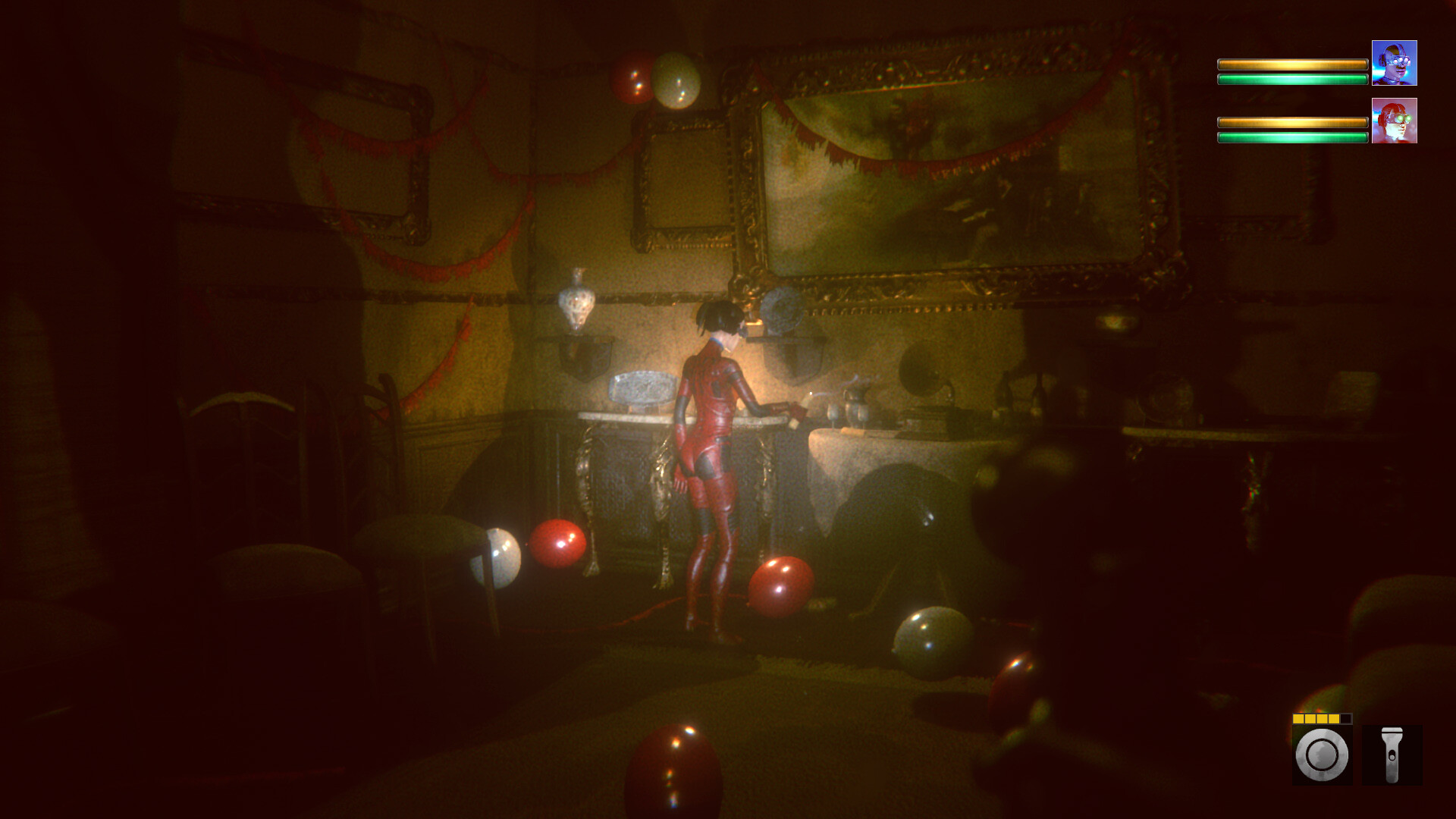Toggle the flashlight item icon
Screen dimensions: 1456x819
[1392, 755]
